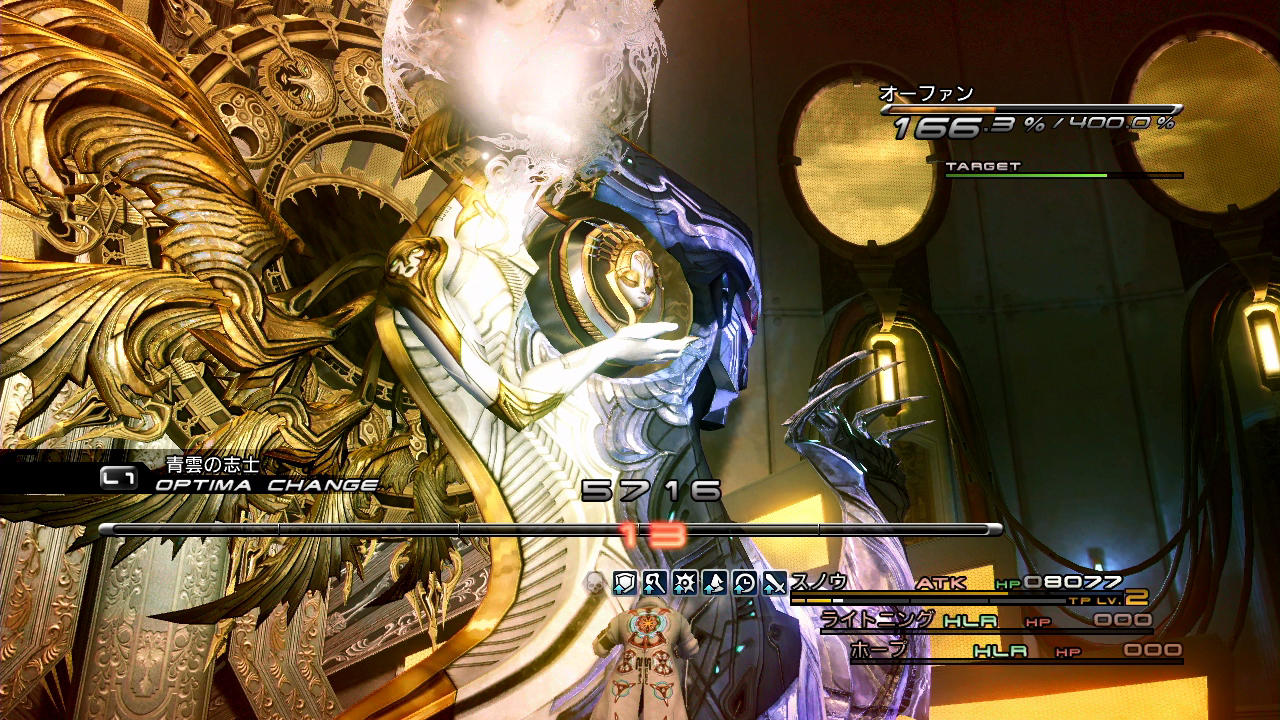Click the skull Doom status icon
Image resolution: width=1280 pixels, height=720 pixels.
coord(595,583)
